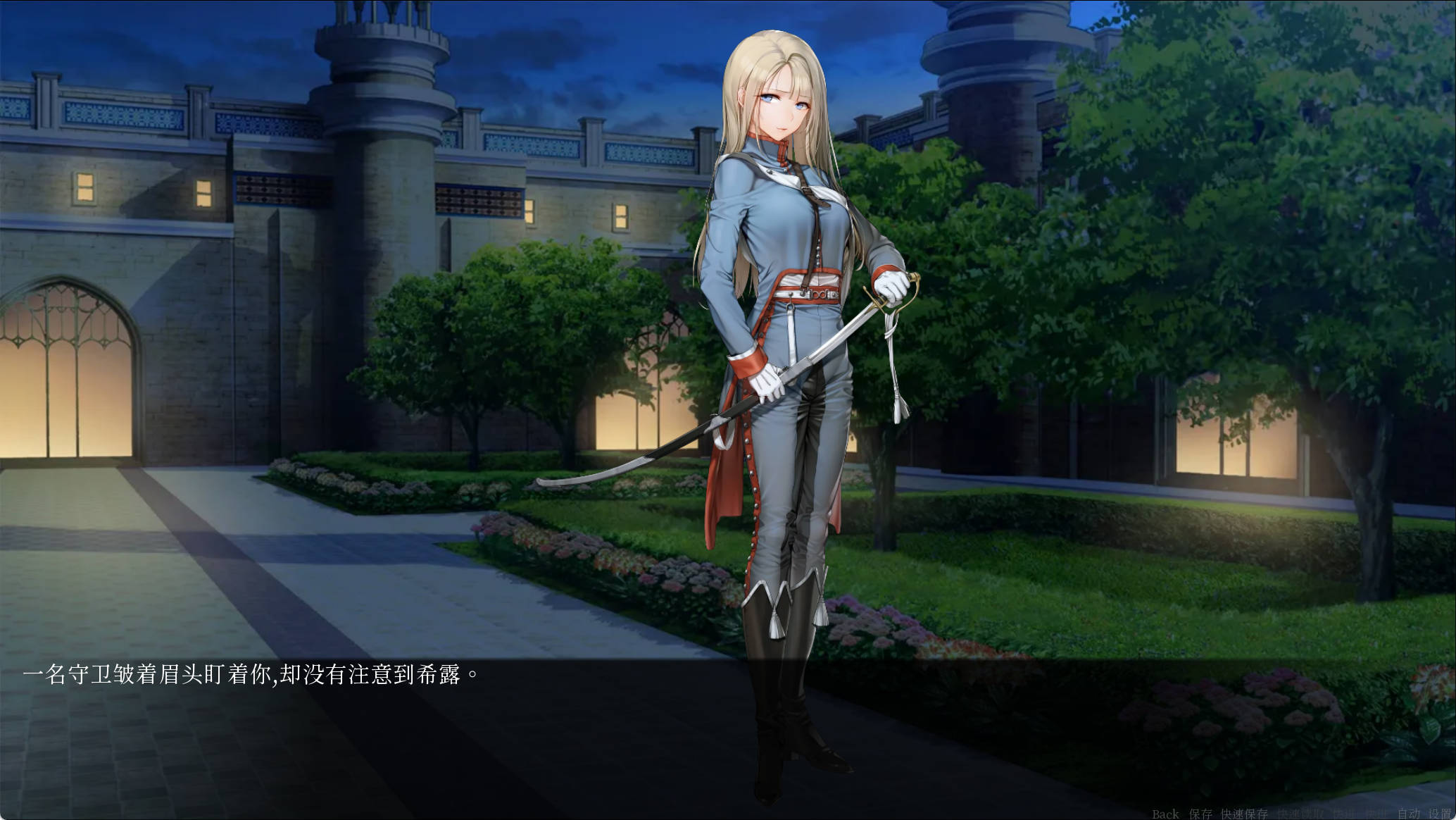This screenshot has width=1456, height=820.
Task: Trigger a quick save with 快速保存
Action: (1244, 812)
